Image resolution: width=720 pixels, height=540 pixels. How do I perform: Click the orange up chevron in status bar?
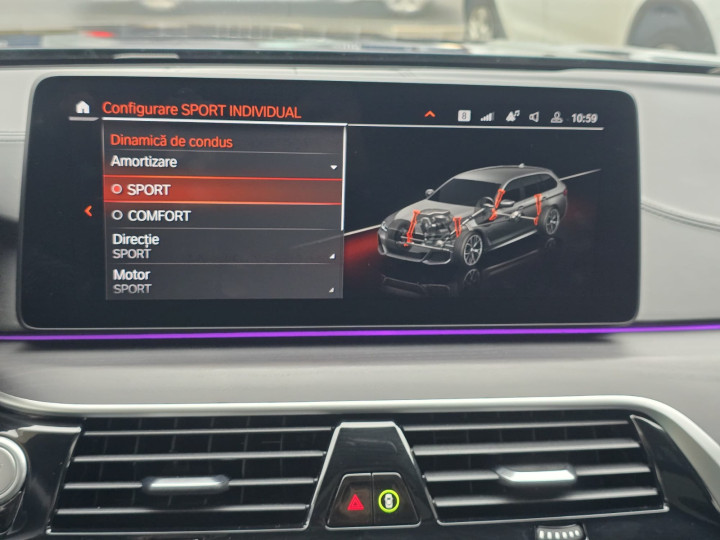coord(430,115)
